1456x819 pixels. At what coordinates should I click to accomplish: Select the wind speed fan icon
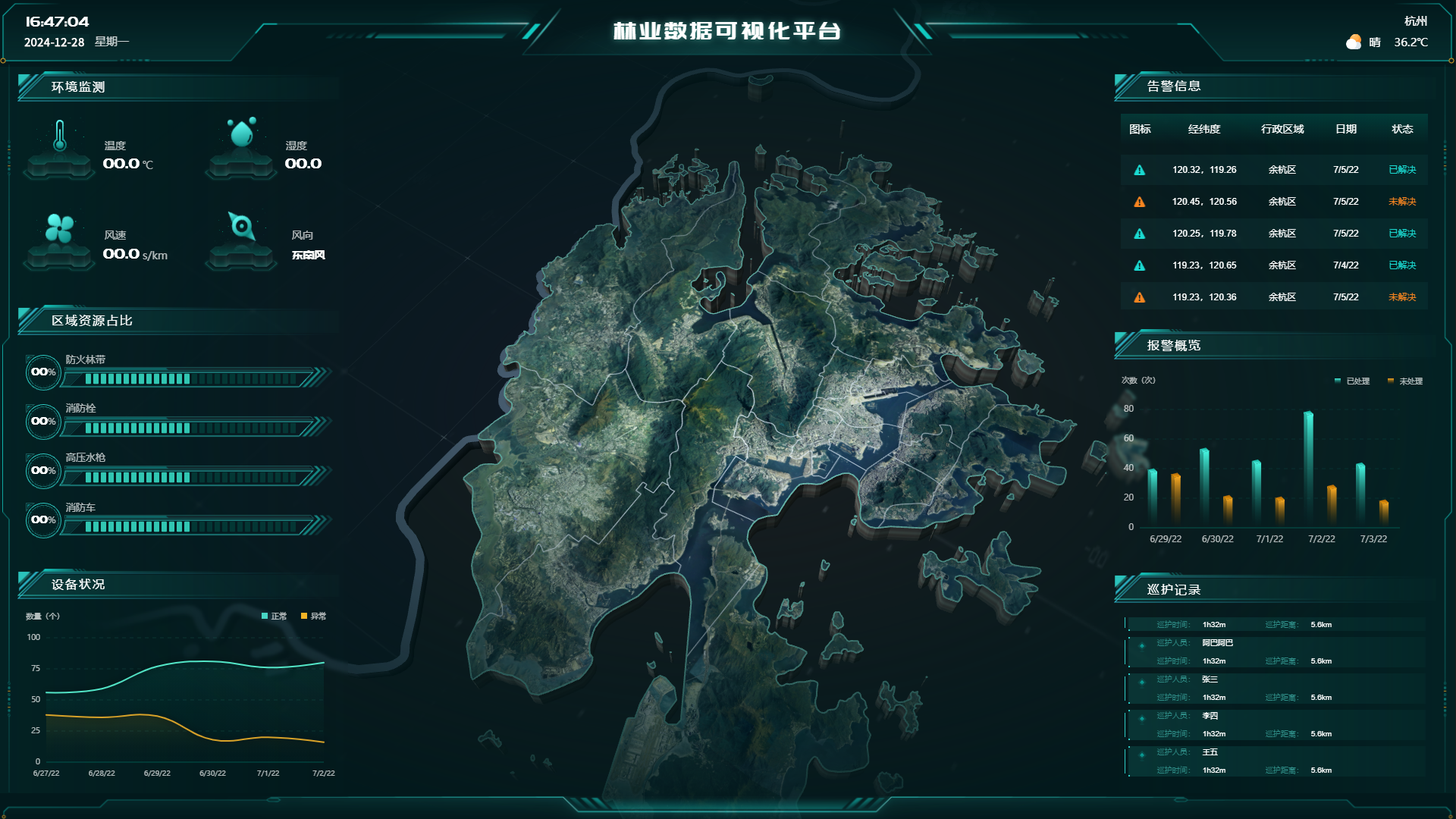pos(59,227)
